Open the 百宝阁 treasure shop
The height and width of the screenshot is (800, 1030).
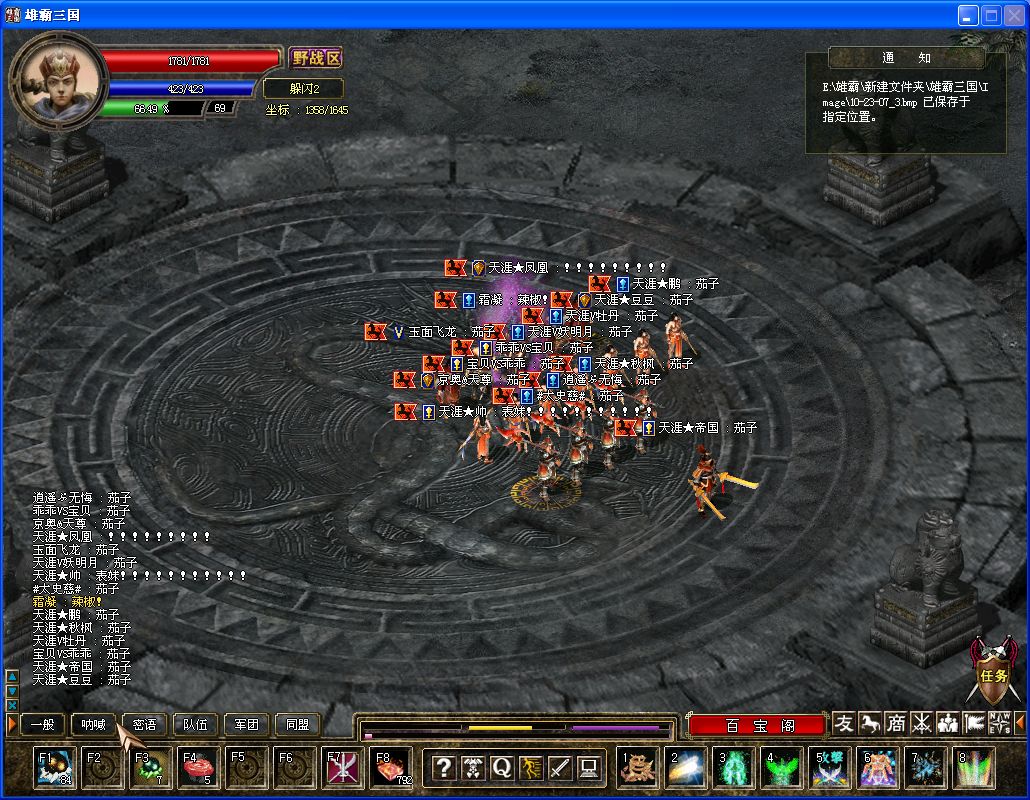759,726
